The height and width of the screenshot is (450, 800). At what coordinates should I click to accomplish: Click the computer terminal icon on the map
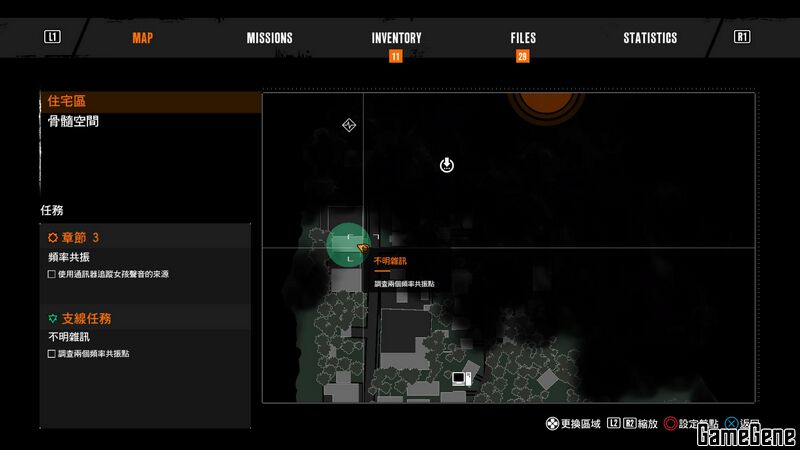[461, 378]
